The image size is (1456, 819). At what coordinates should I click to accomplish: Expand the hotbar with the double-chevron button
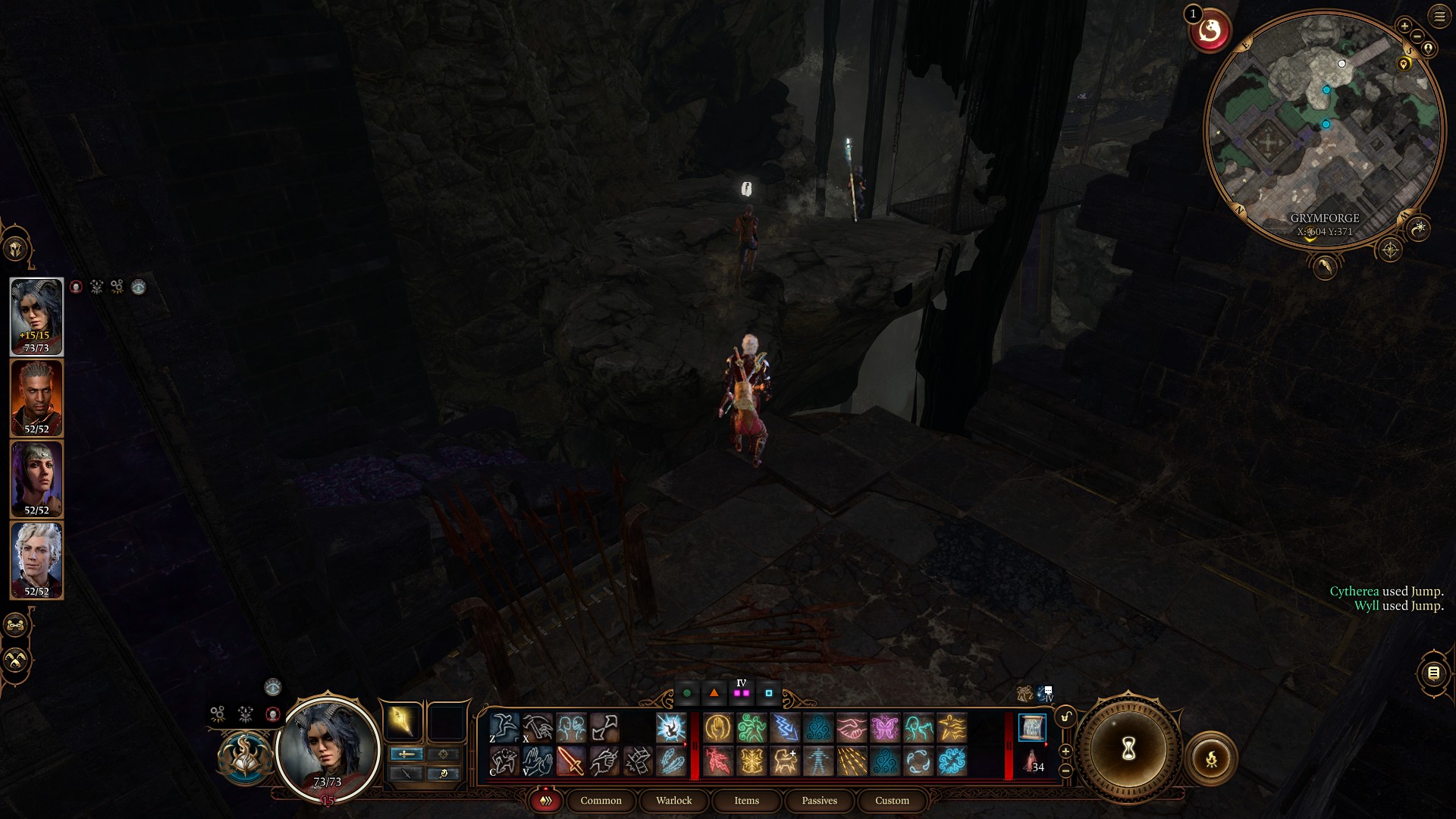544,800
